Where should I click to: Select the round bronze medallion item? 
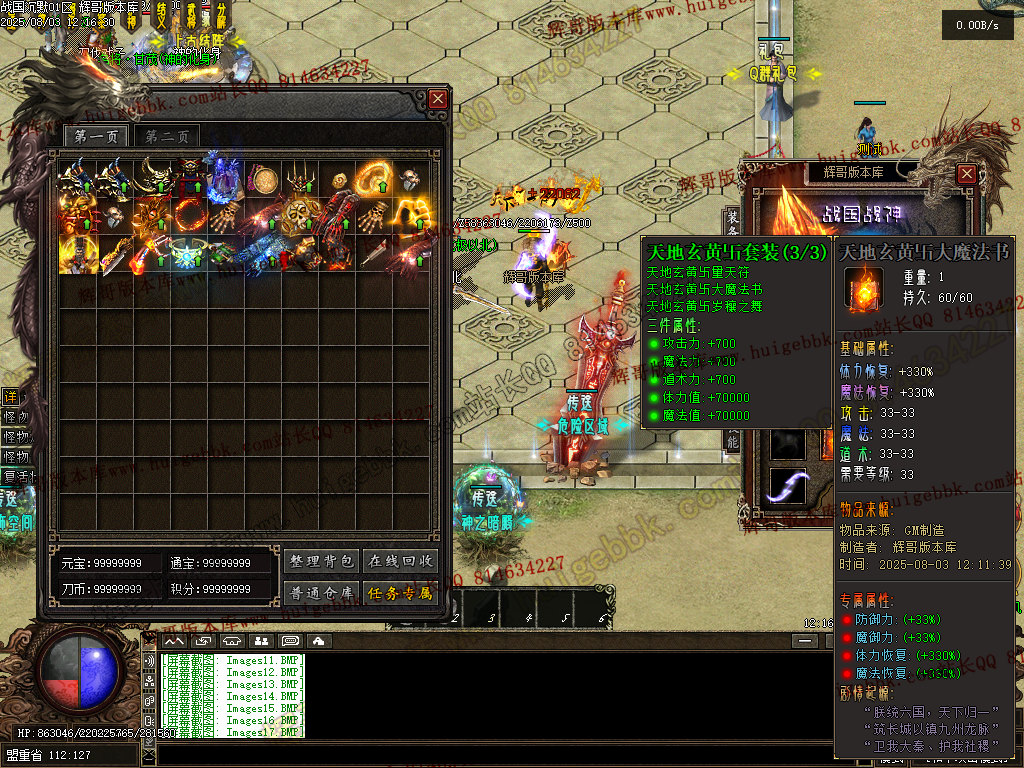[x=263, y=180]
